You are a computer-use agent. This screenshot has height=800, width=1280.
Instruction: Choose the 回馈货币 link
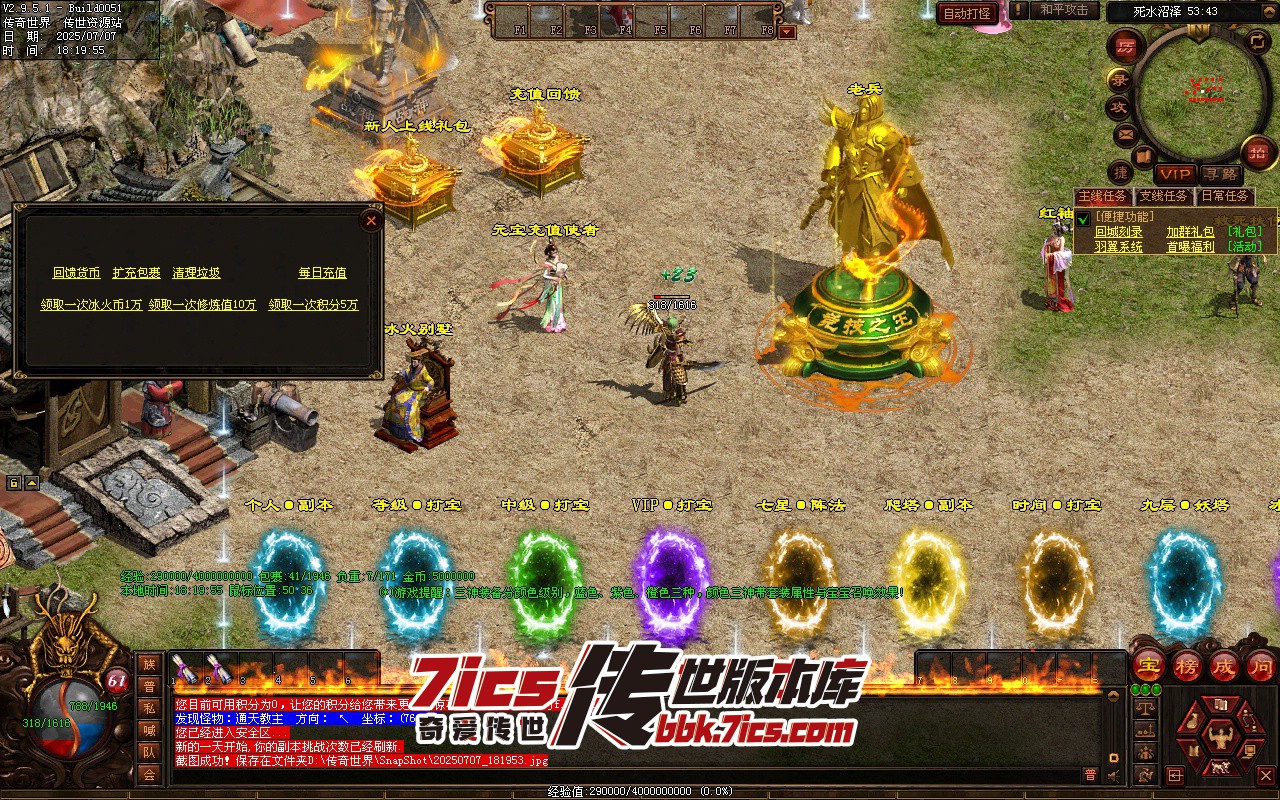(76, 273)
